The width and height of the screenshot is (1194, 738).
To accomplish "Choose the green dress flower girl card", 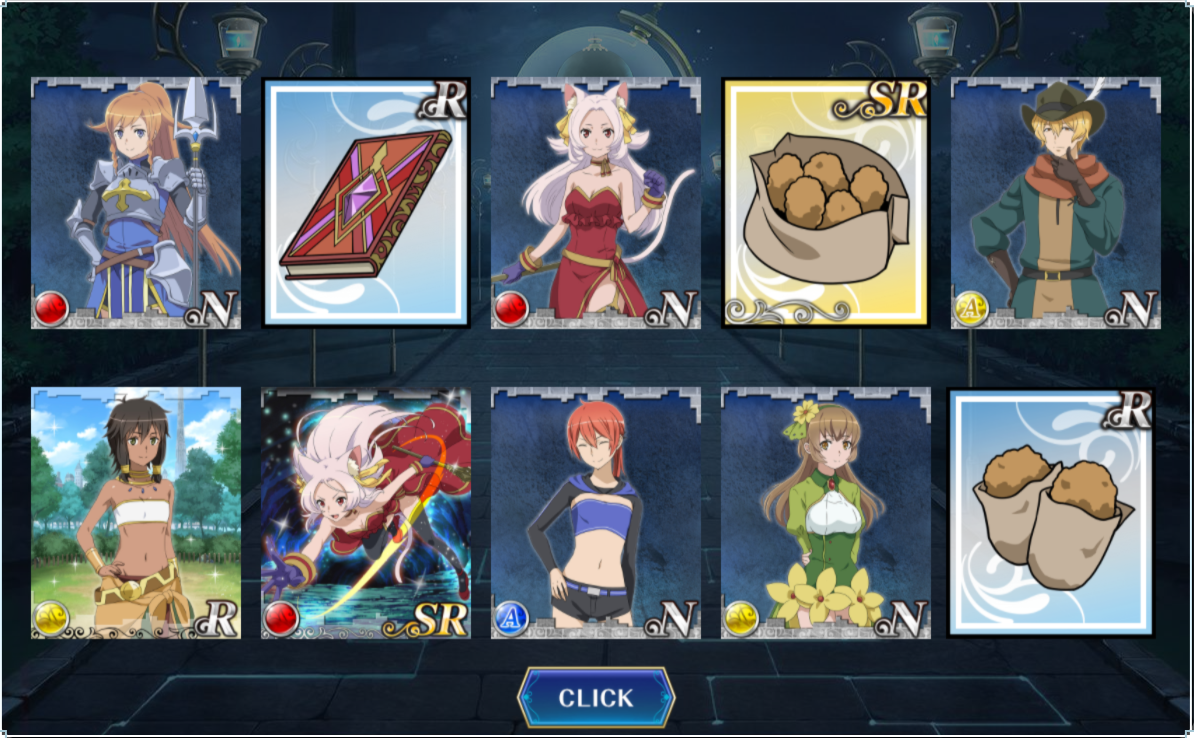I will pyautogui.click(x=826, y=513).
